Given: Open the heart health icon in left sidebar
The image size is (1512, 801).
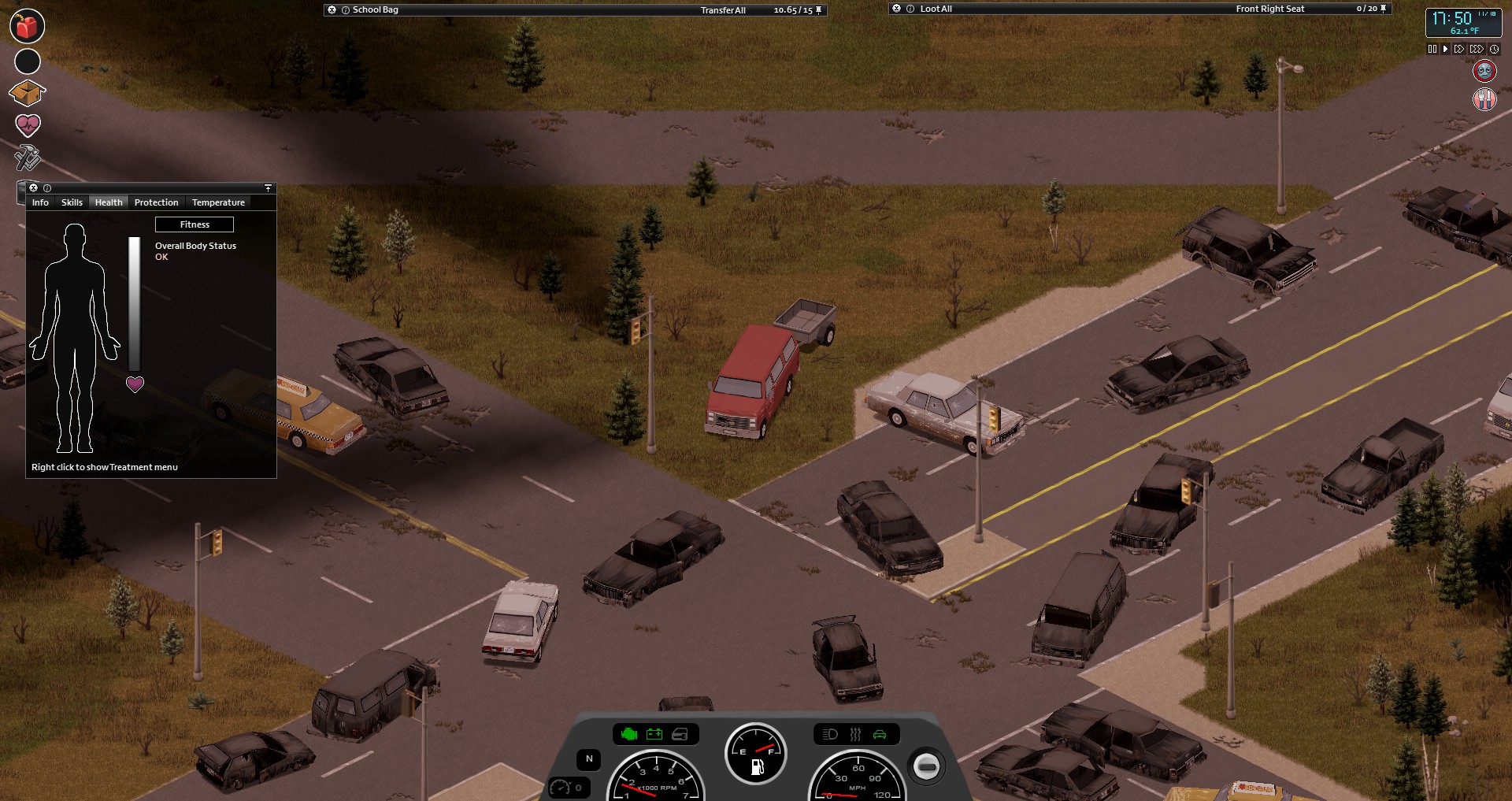Looking at the screenshot, I should (26, 124).
